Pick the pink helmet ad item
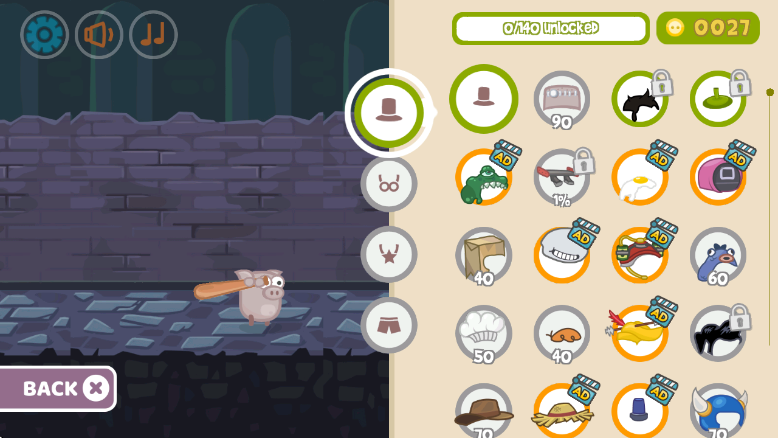 tap(718, 178)
